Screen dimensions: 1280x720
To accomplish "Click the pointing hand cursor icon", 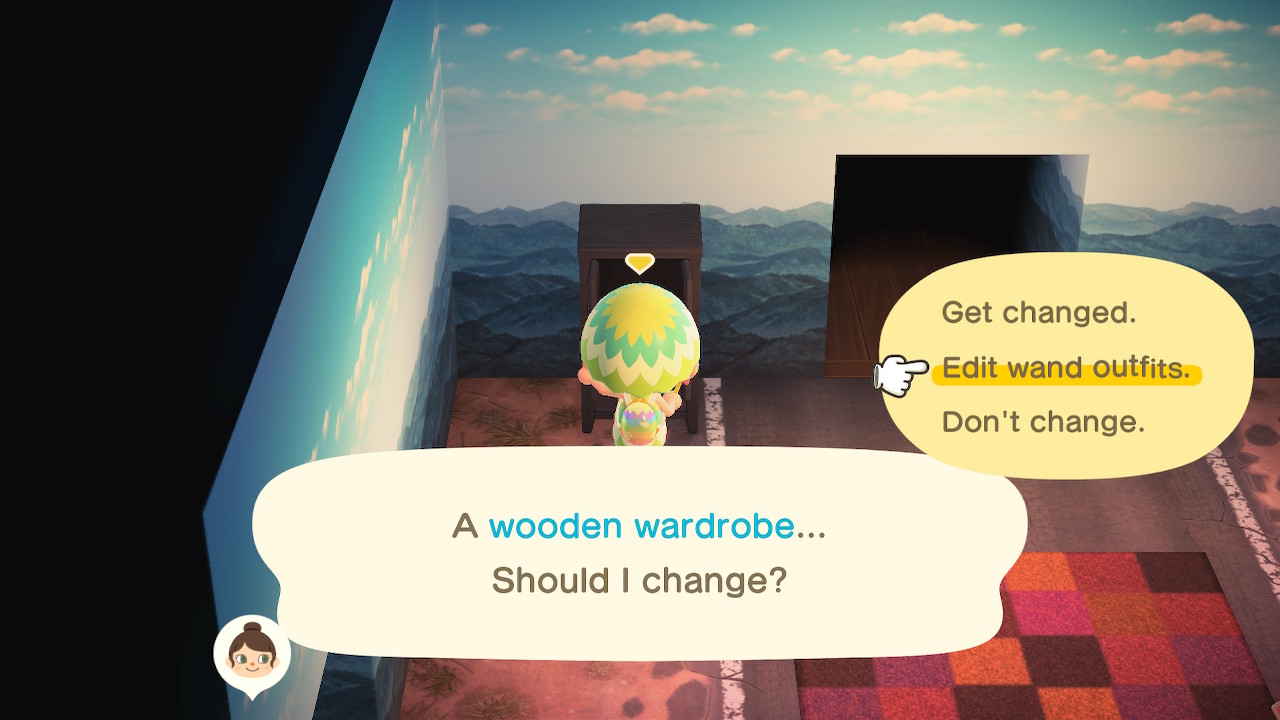I will (x=898, y=372).
